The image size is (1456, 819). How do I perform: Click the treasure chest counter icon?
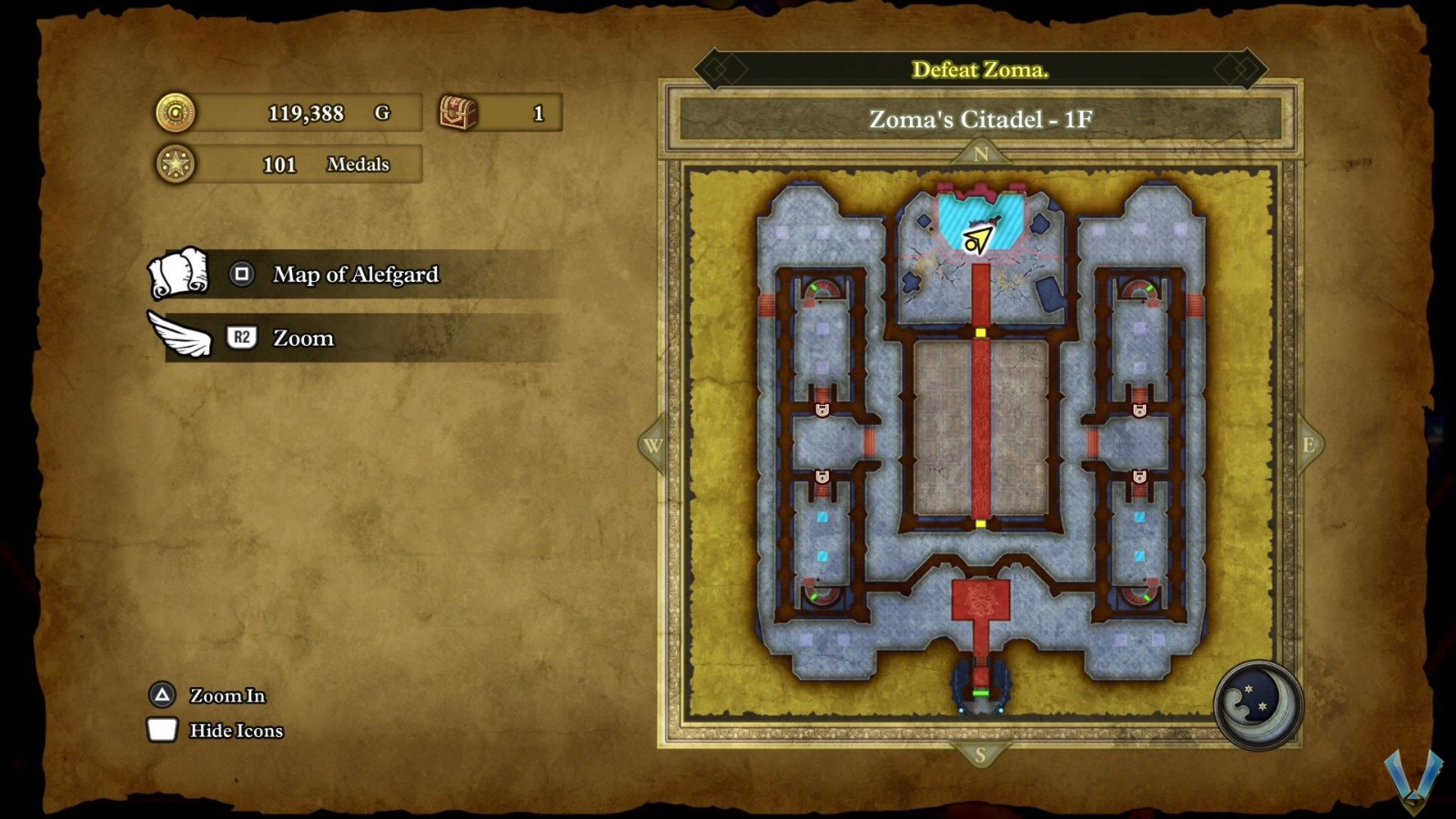pyautogui.click(x=459, y=111)
